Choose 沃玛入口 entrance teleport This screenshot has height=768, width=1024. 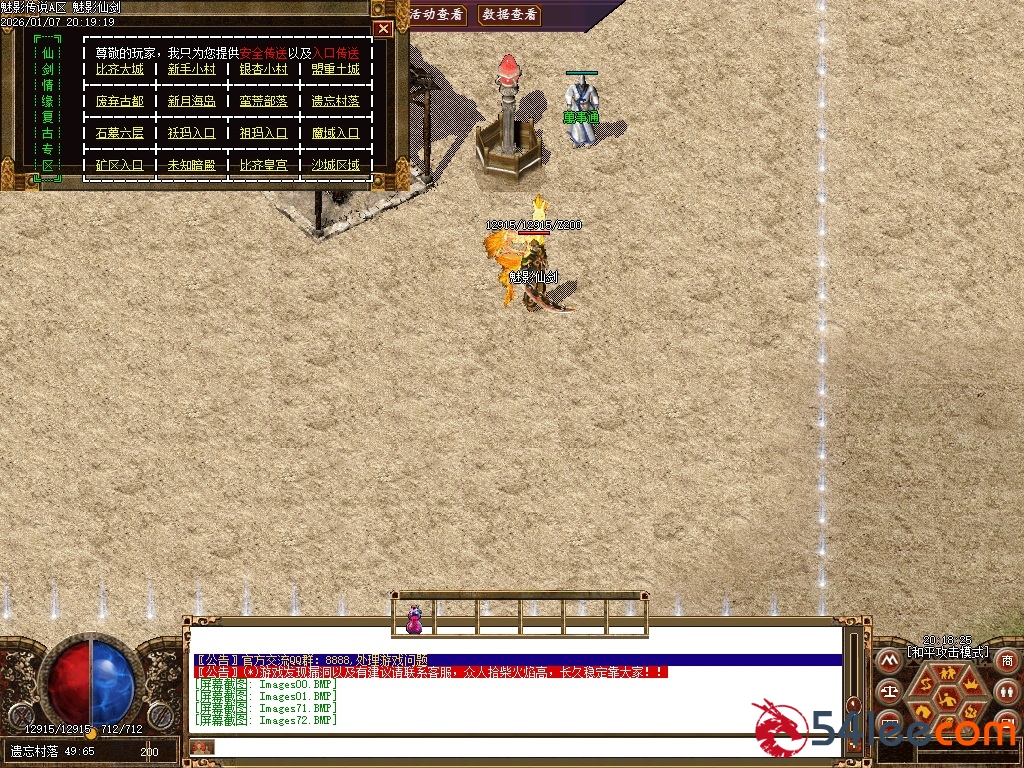click(191, 133)
